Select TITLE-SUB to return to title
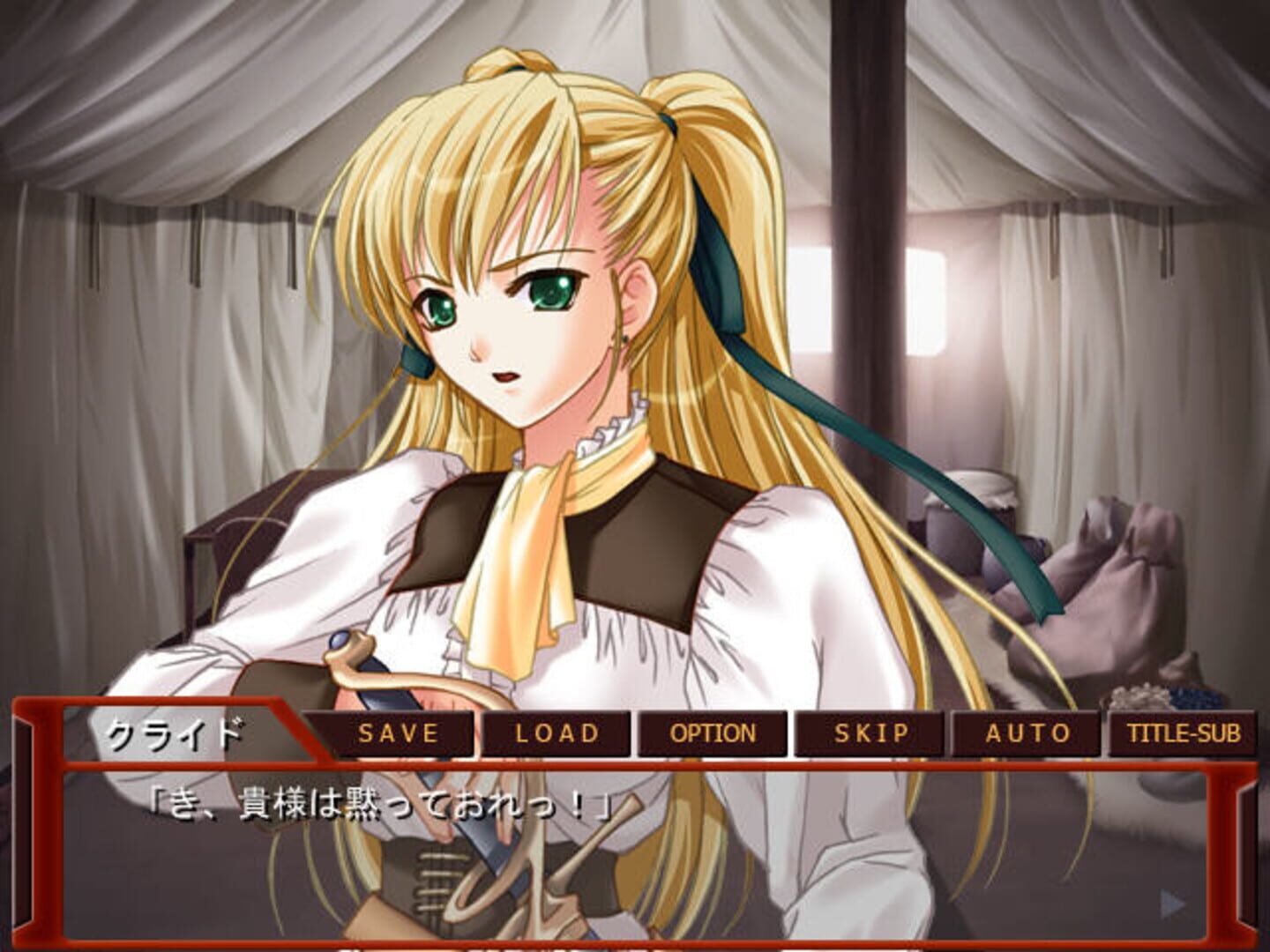The width and height of the screenshot is (1270, 952). pyautogui.click(x=1184, y=733)
